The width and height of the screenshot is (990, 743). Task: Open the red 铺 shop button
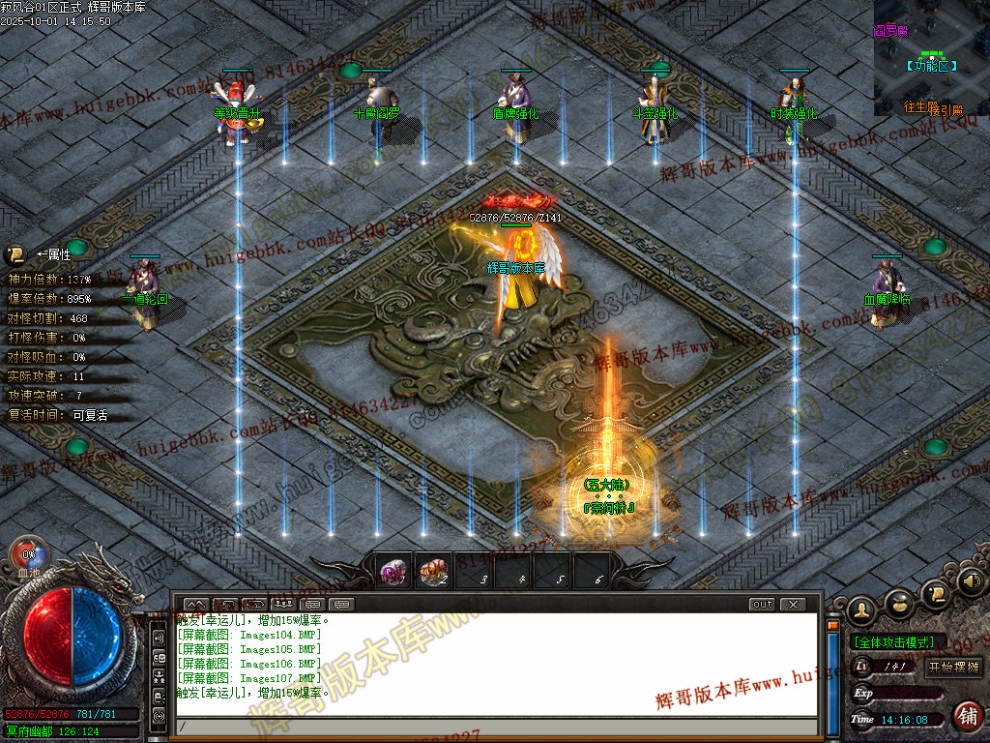(968, 715)
